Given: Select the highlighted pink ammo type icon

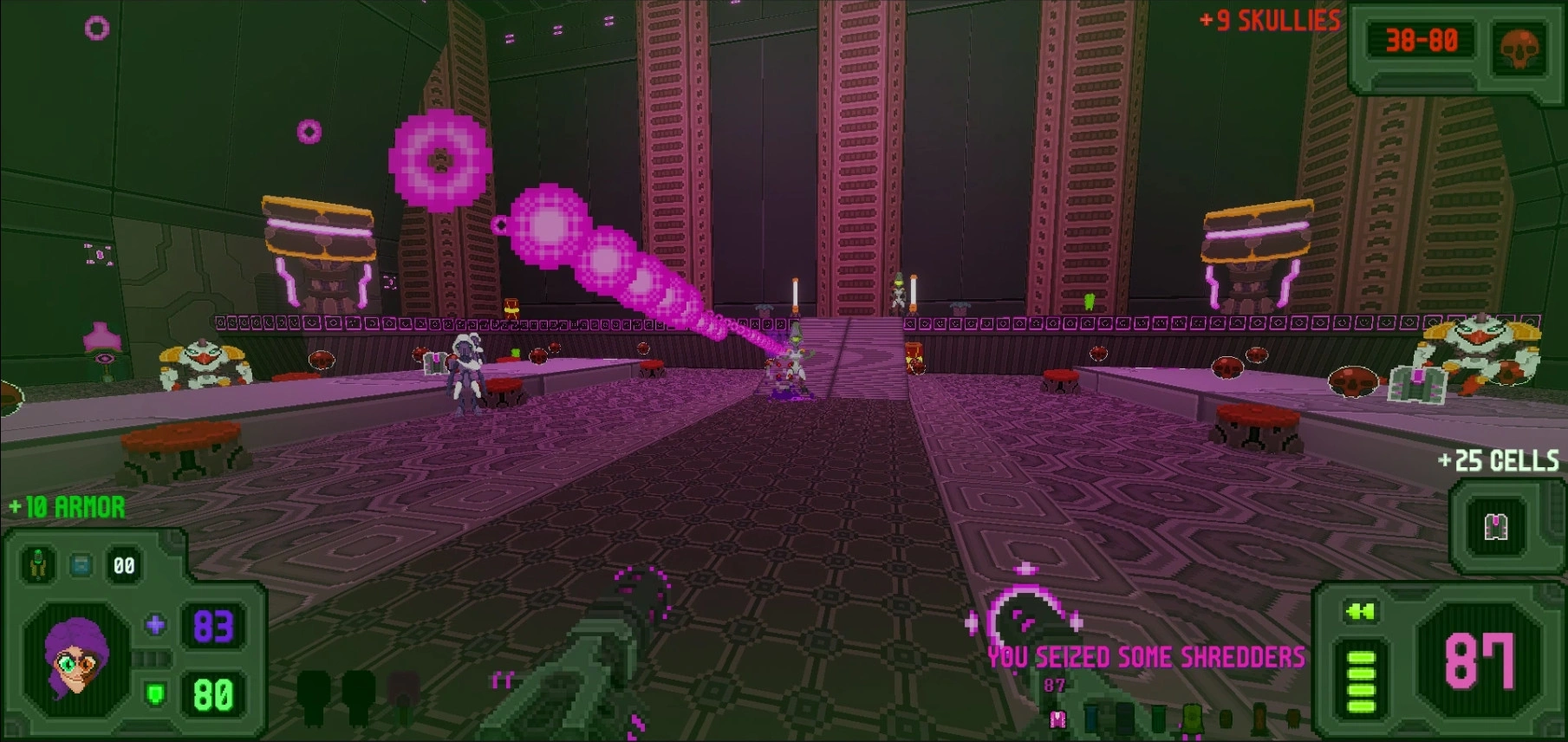Looking at the screenshot, I should tap(1057, 719).
